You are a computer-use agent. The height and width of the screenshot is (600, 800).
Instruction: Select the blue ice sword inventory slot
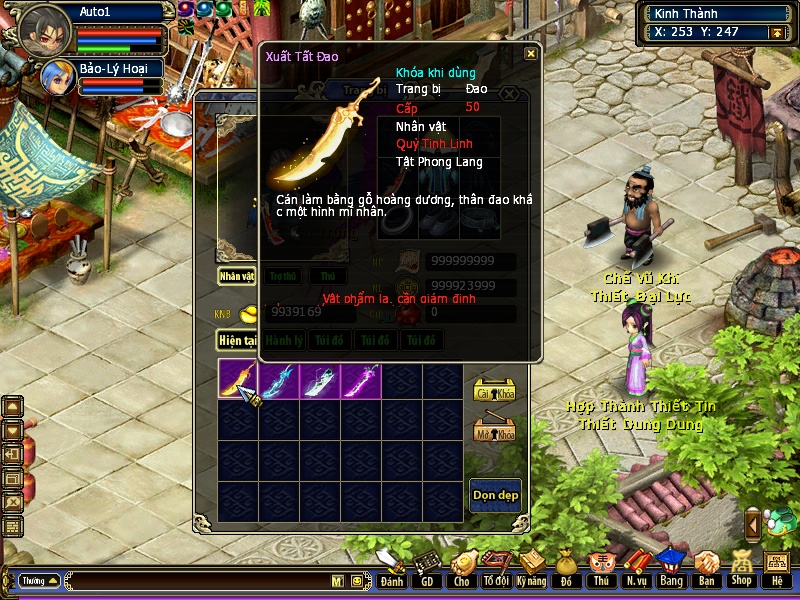(279, 381)
